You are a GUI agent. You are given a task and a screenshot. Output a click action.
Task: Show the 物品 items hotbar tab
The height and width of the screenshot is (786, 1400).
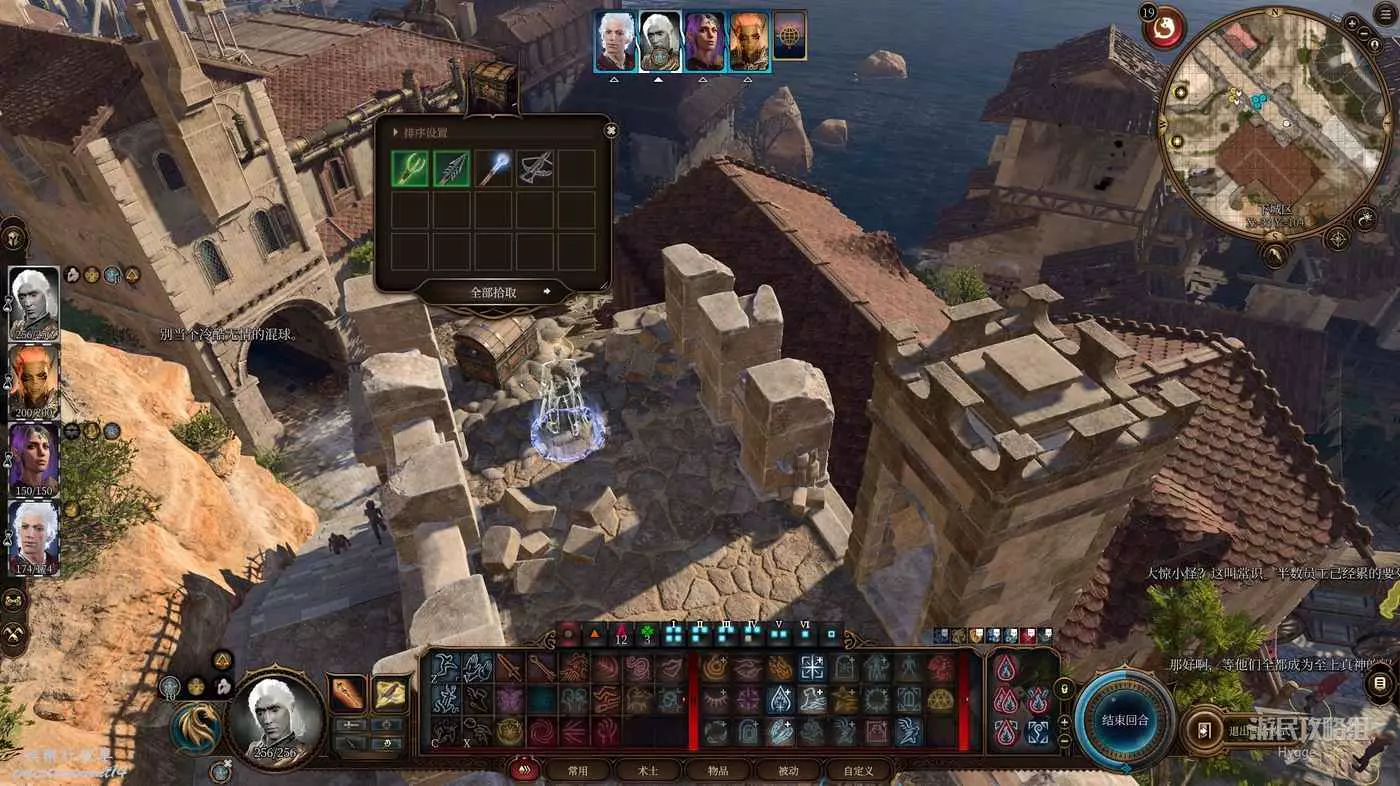[718, 771]
